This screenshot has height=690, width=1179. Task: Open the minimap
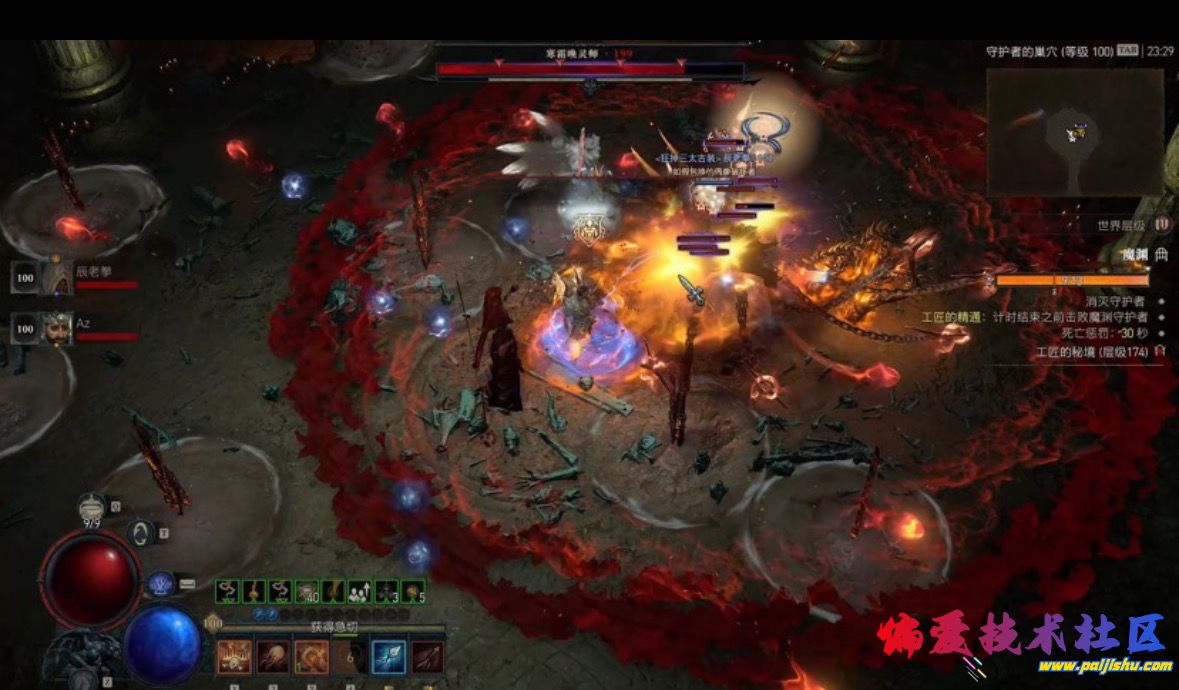coord(1075,132)
